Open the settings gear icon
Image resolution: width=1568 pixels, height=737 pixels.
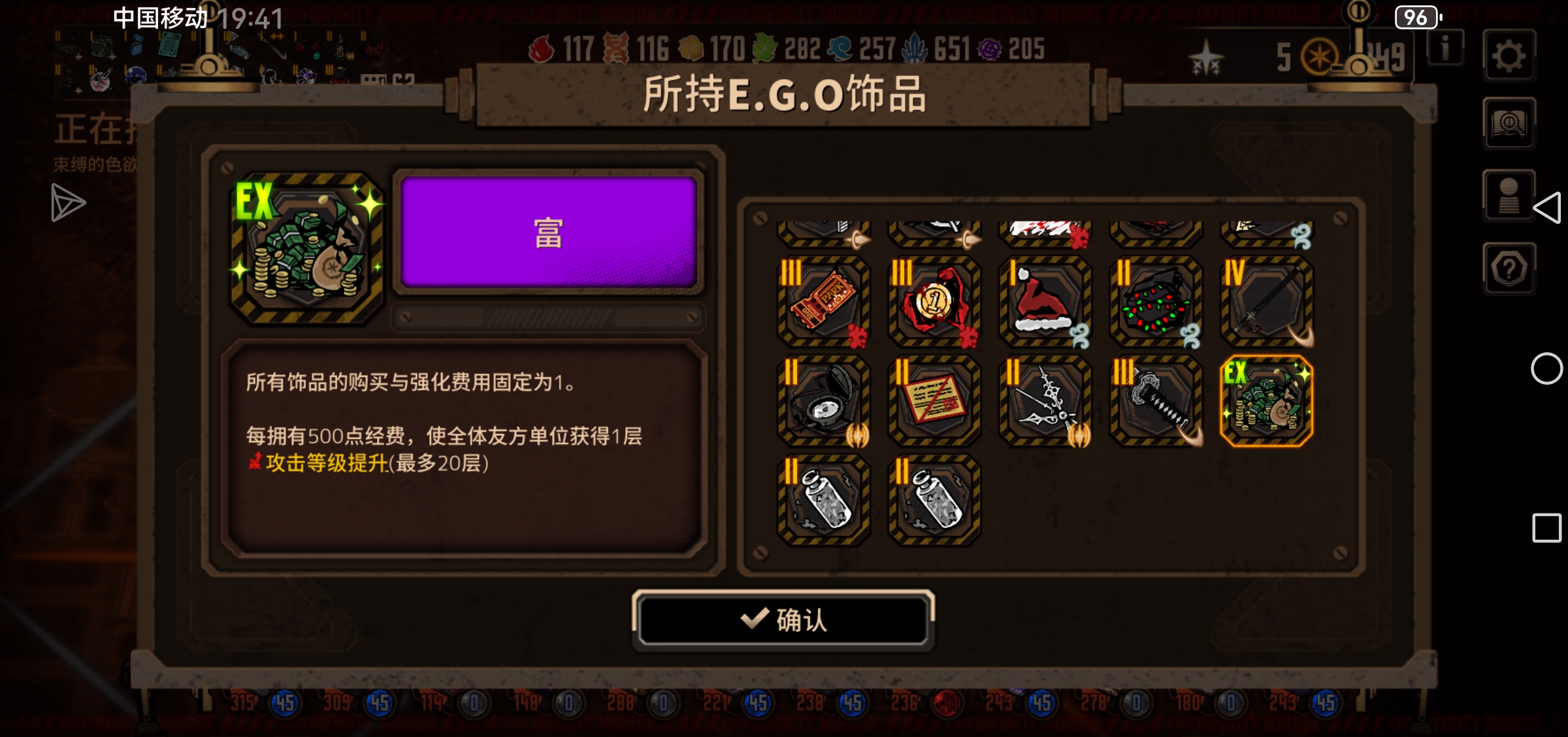pyautogui.click(x=1509, y=56)
